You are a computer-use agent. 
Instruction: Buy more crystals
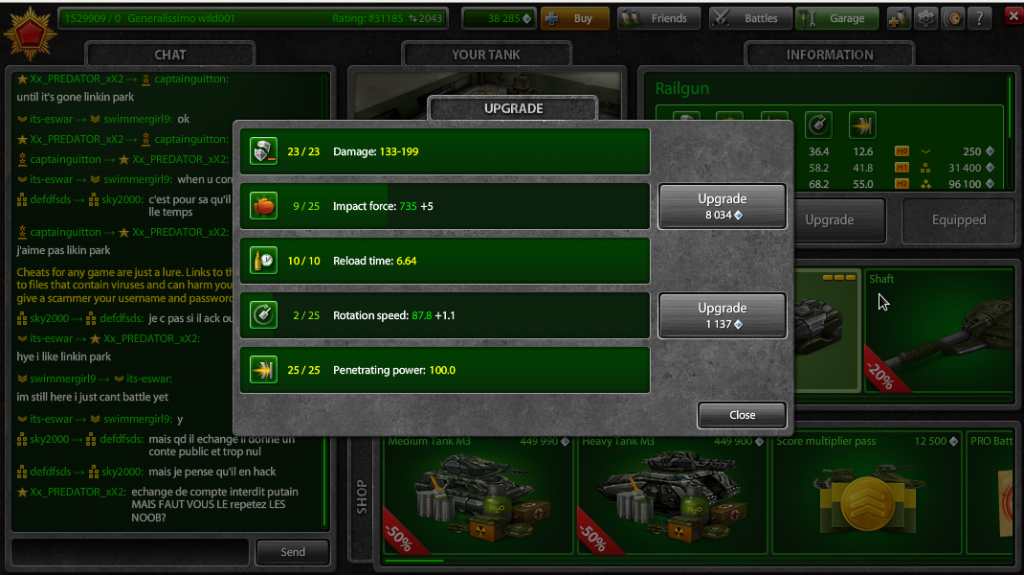575,18
